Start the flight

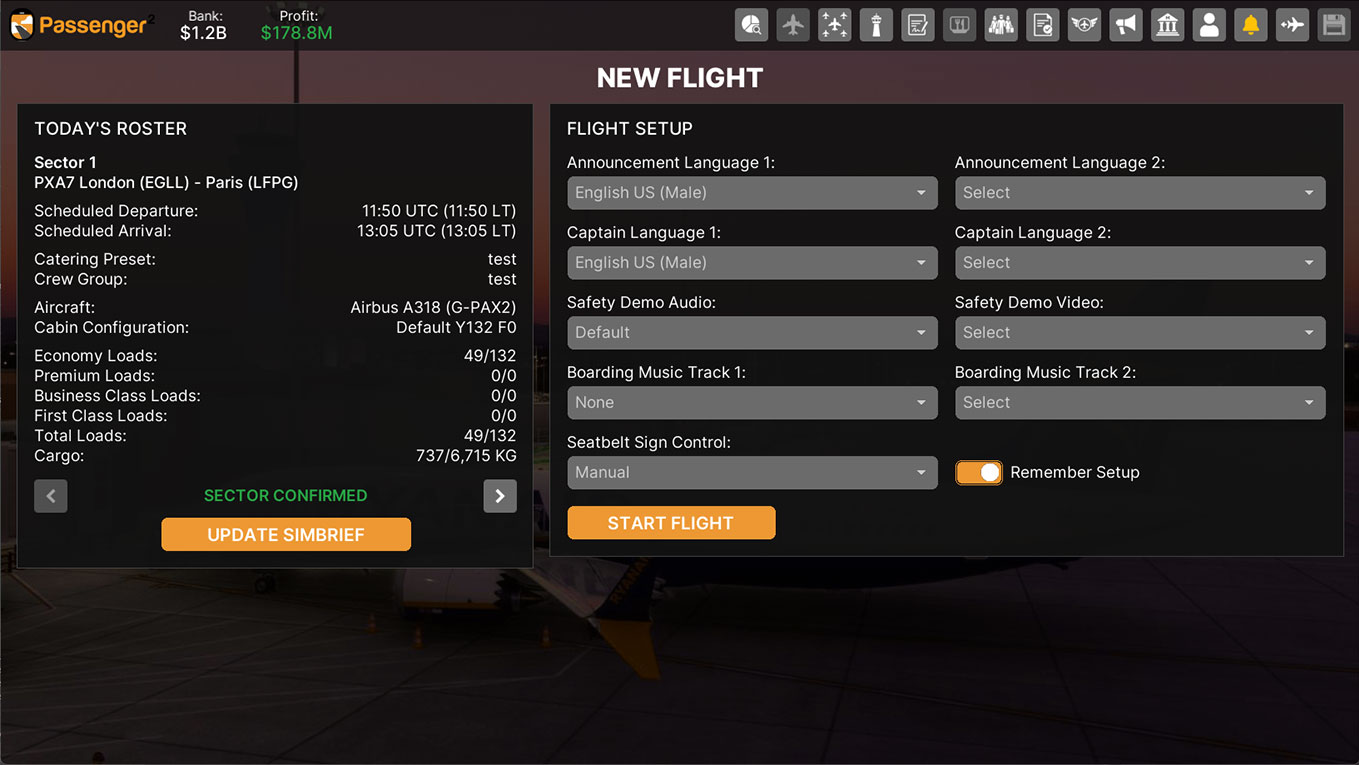[x=671, y=523]
